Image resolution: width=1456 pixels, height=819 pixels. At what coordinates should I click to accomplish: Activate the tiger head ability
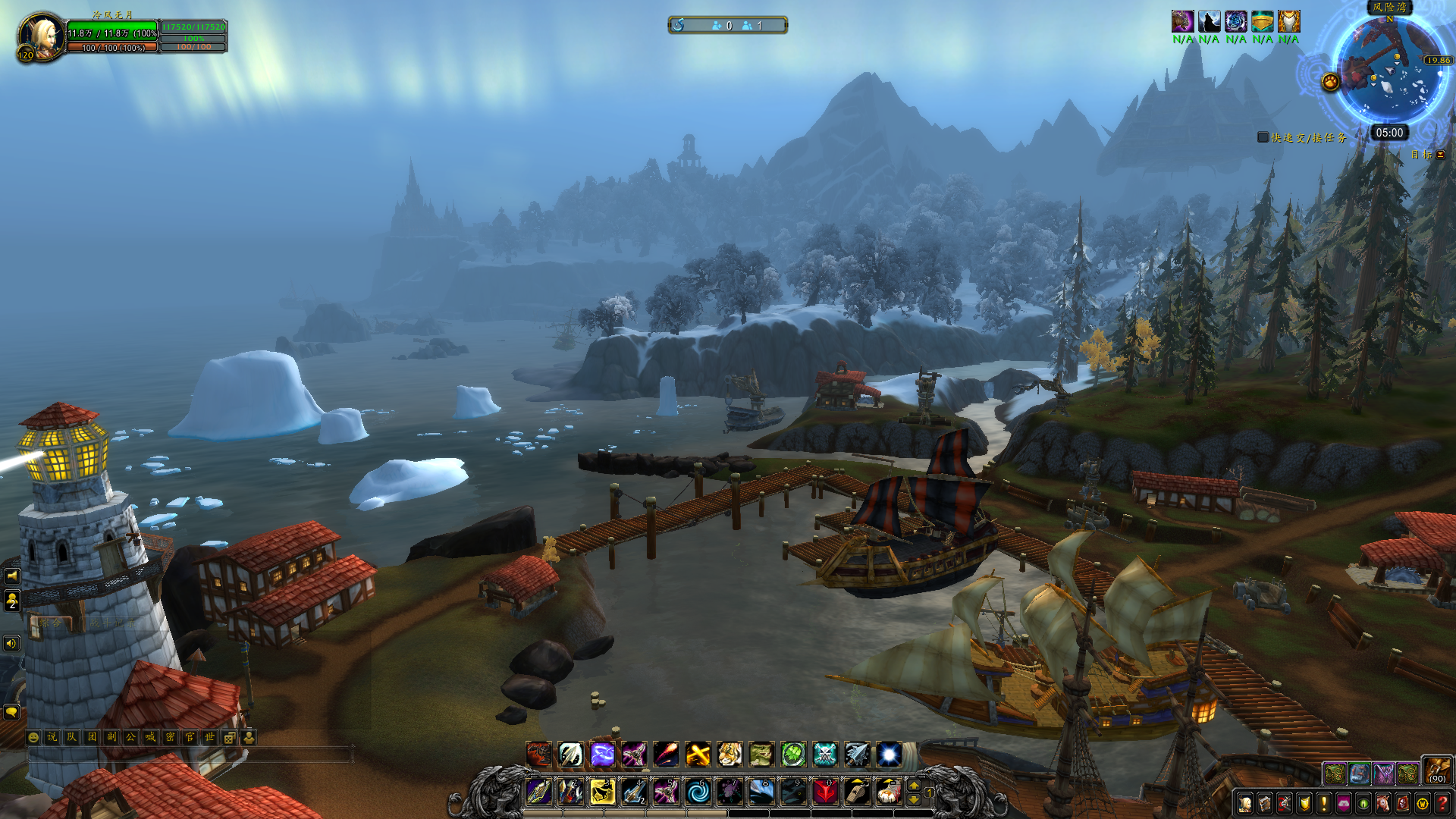tap(730, 755)
